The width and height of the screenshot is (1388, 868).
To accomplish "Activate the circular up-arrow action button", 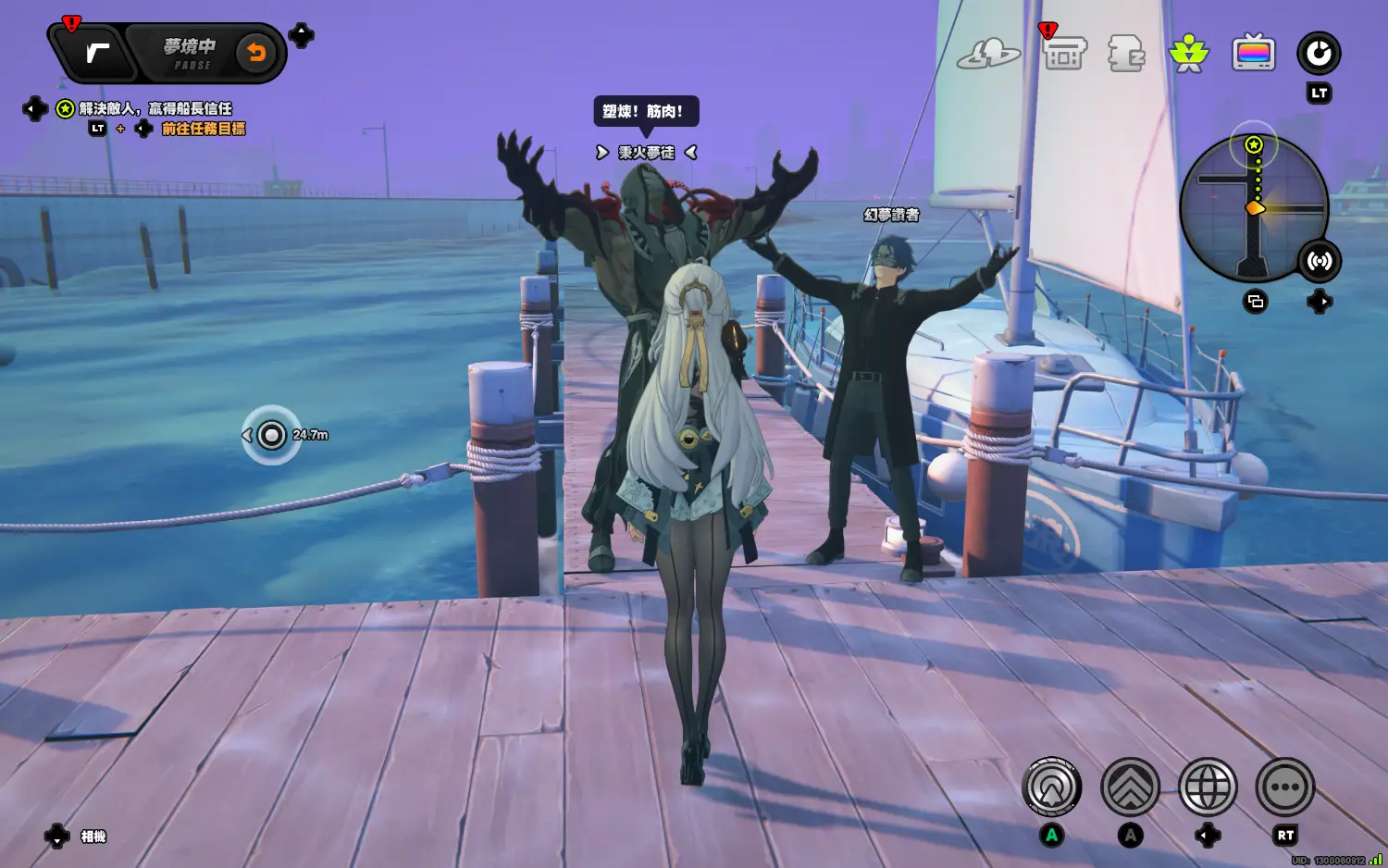I will [x=1052, y=787].
